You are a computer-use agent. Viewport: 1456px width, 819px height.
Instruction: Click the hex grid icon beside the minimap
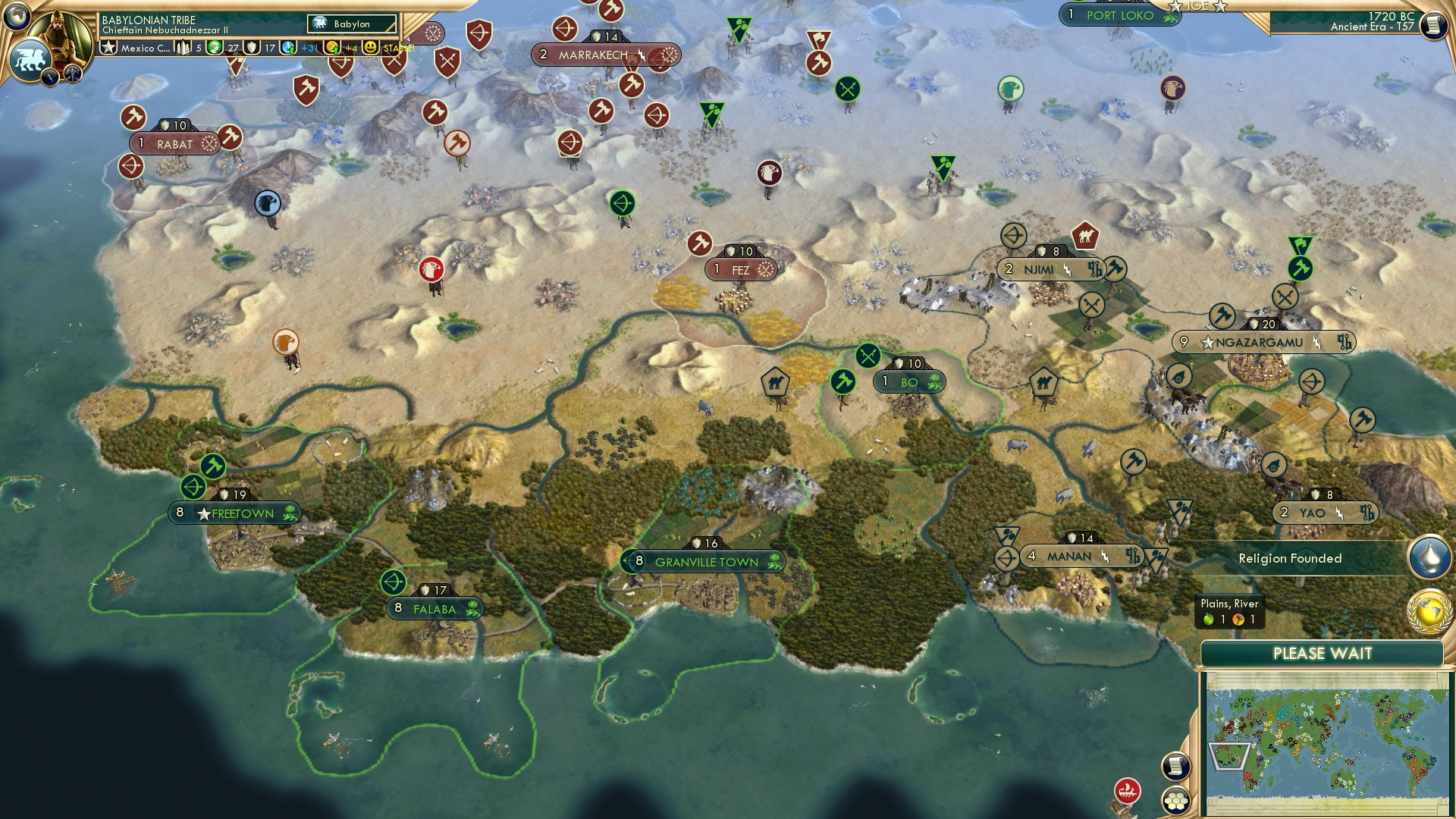click(x=1176, y=802)
